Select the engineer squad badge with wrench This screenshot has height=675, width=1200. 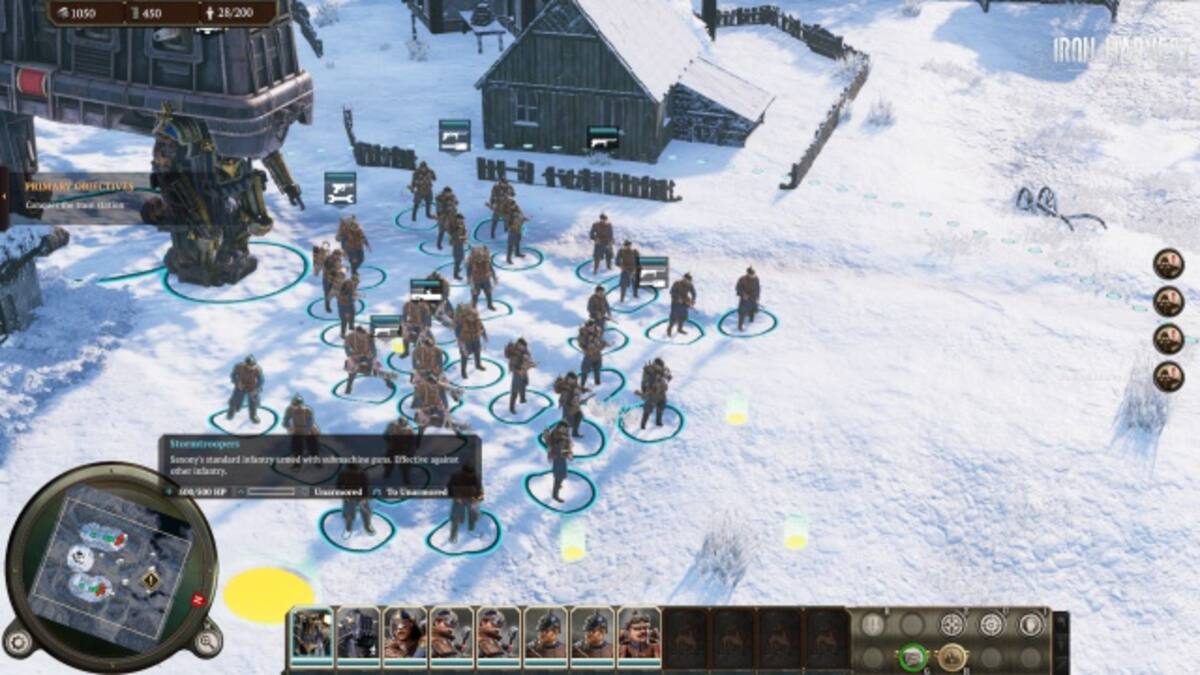[340, 187]
